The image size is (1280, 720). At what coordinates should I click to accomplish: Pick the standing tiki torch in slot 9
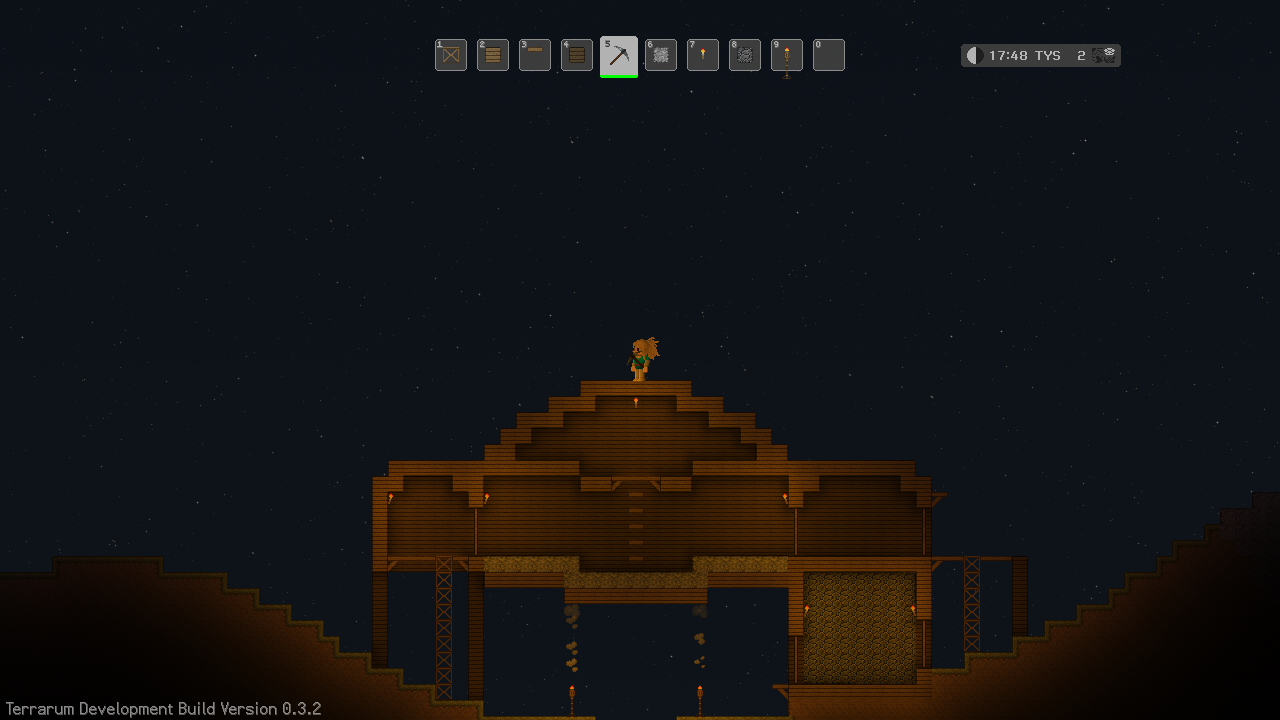coord(787,55)
